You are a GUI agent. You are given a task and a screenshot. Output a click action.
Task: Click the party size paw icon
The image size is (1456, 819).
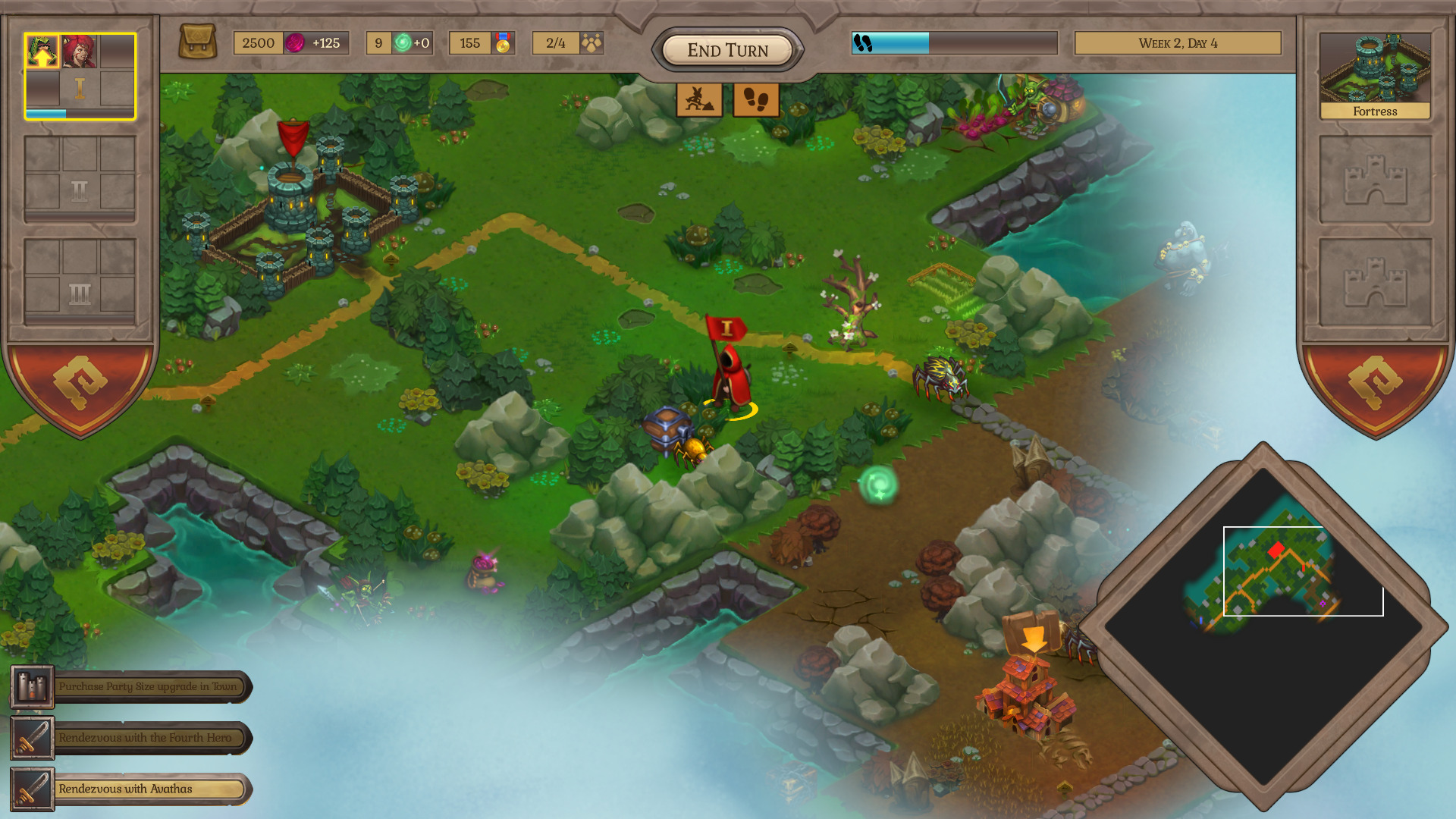(593, 43)
